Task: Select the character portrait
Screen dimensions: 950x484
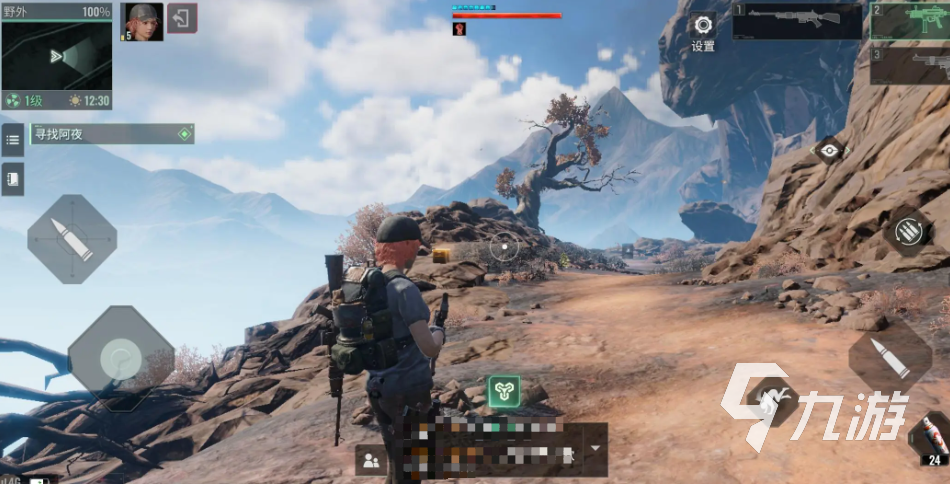Action: pos(142,21)
